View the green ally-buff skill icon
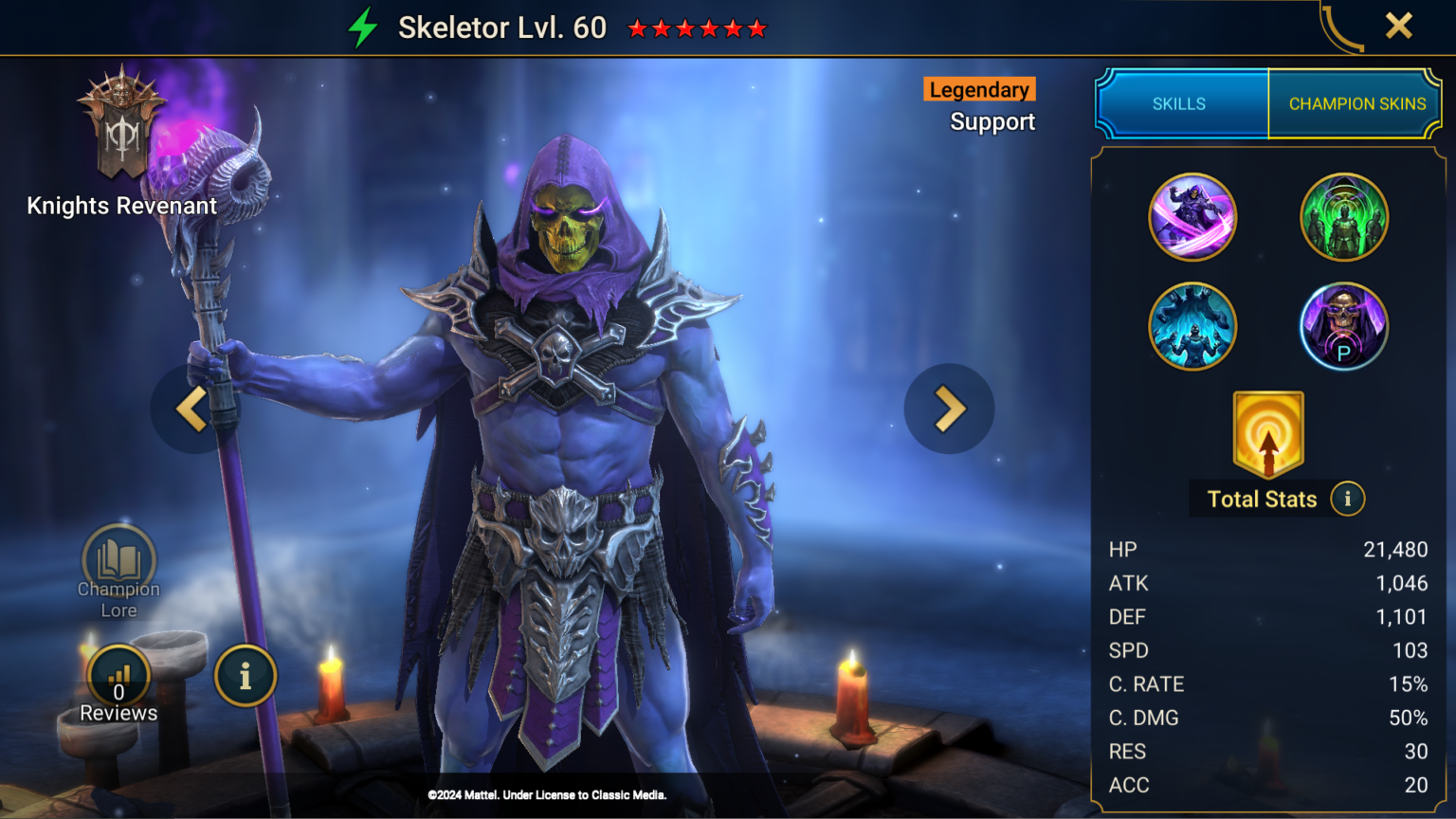Image resolution: width=1456 pixels, height=819 pixels. [x=1344, y=216]
